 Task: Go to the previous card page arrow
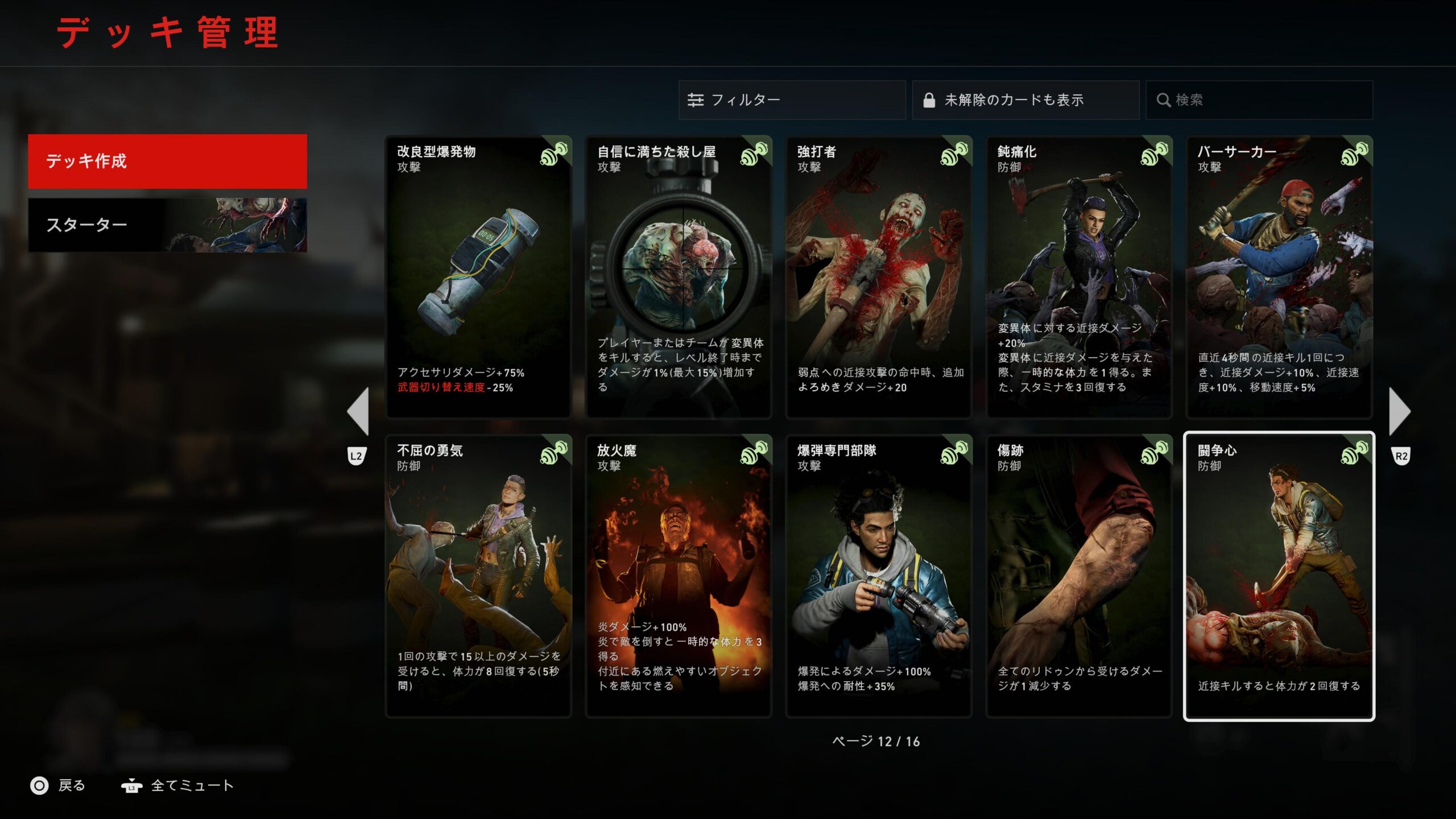coord(359,411)
